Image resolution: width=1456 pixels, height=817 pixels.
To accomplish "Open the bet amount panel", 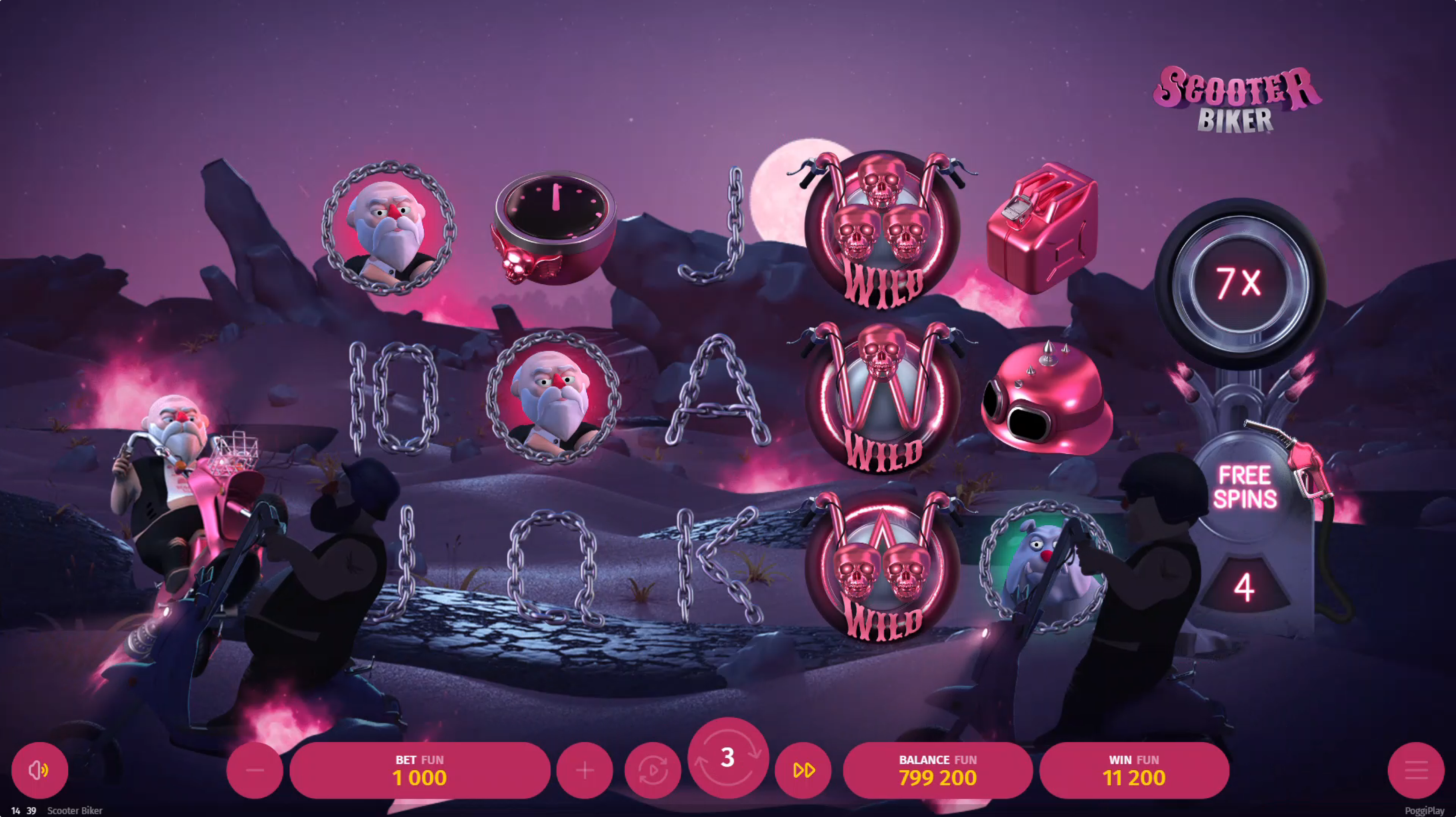I will [x=419, y=770].
